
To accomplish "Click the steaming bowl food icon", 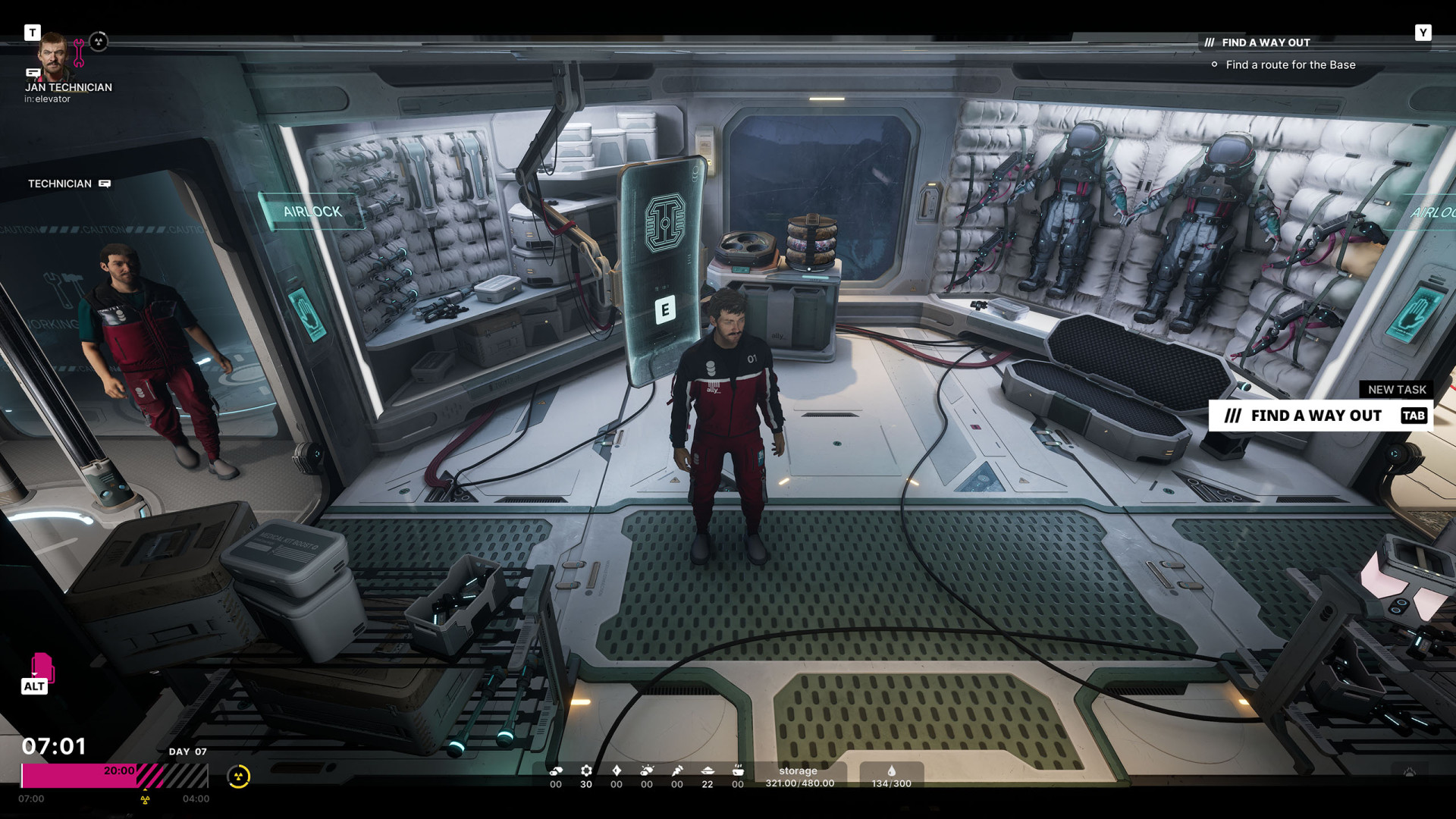I will tap(738, 770).
